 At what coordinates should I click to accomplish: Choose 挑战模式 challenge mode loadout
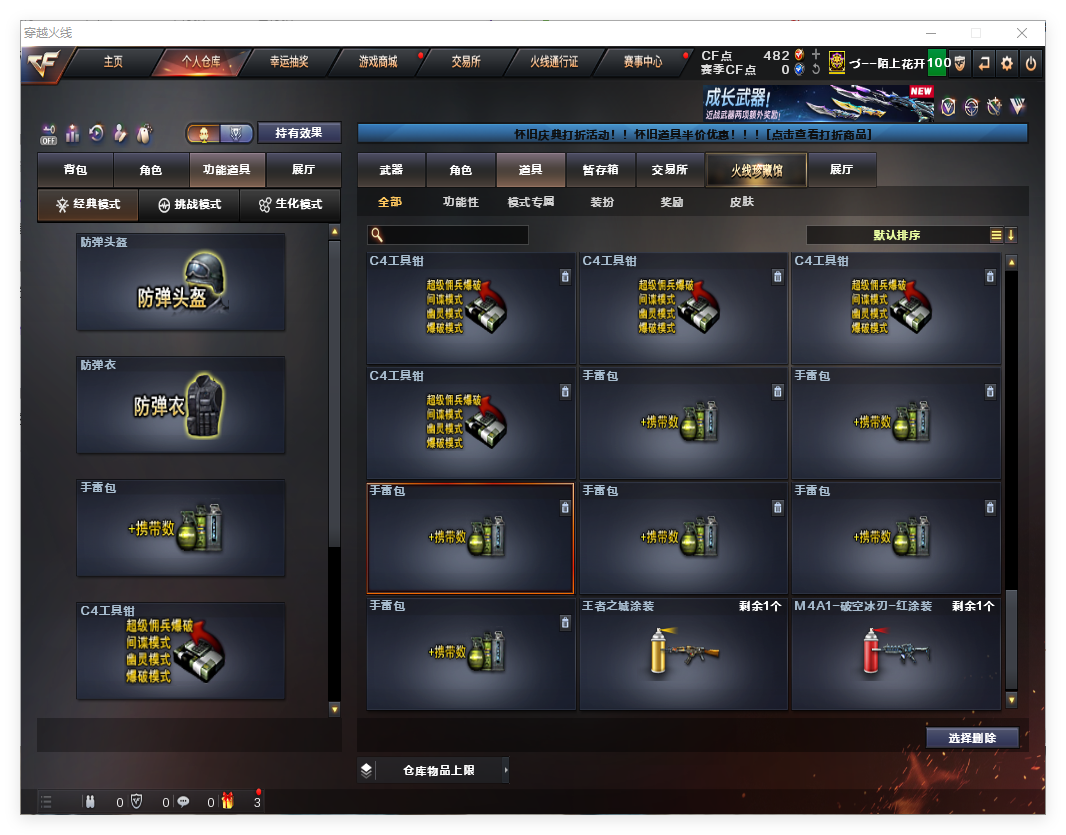click(x=190, y=204)
